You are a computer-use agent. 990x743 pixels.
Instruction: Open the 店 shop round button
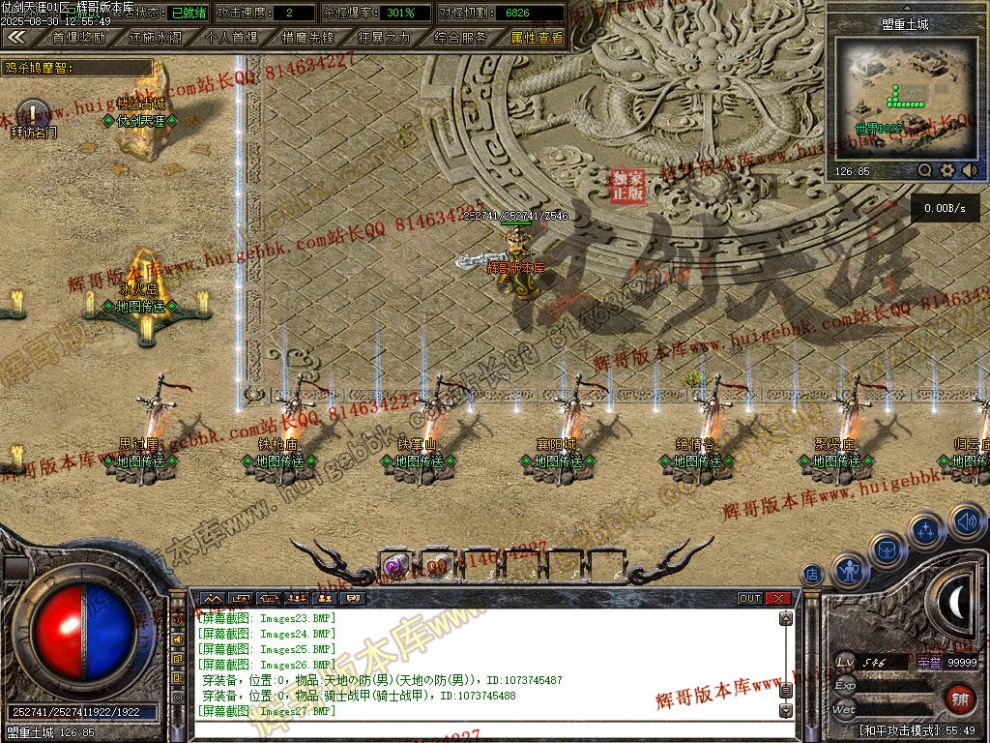(x=812, y=575)
